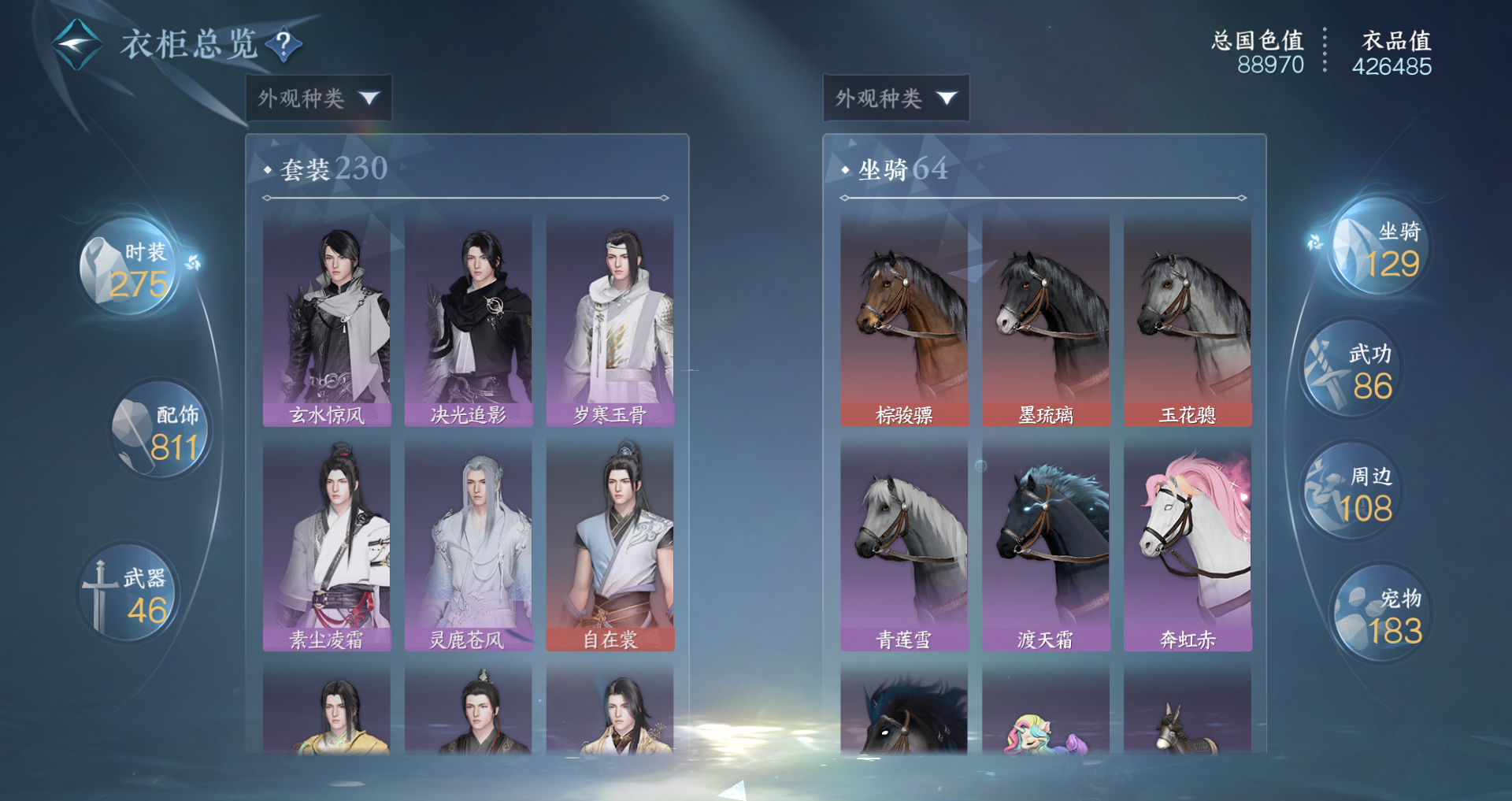Open the 外观种类 dropdown above 套装
This screenshot has width=1512, height=801.
(x=318, y=98)
